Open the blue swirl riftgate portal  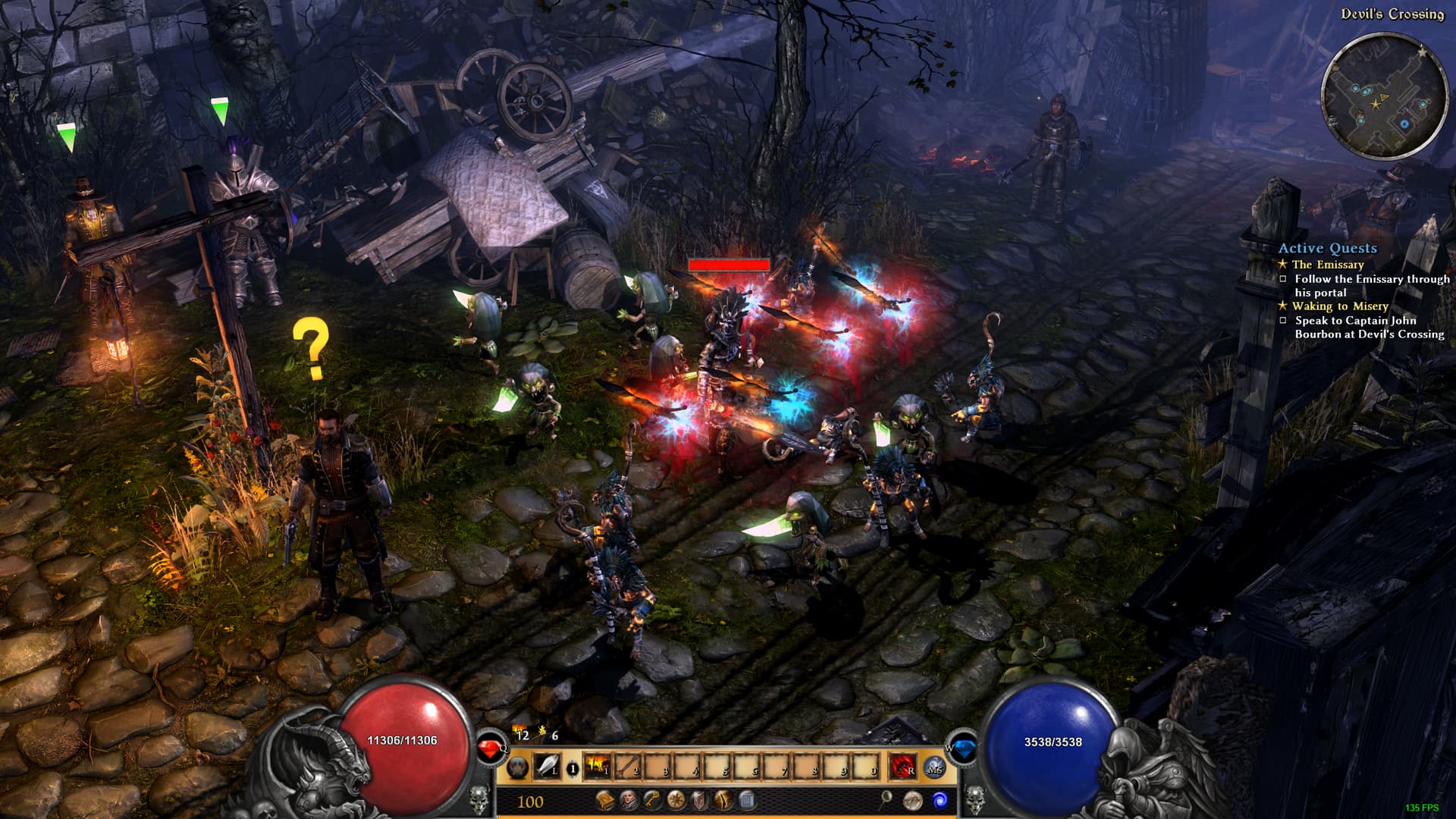(940, 800)
